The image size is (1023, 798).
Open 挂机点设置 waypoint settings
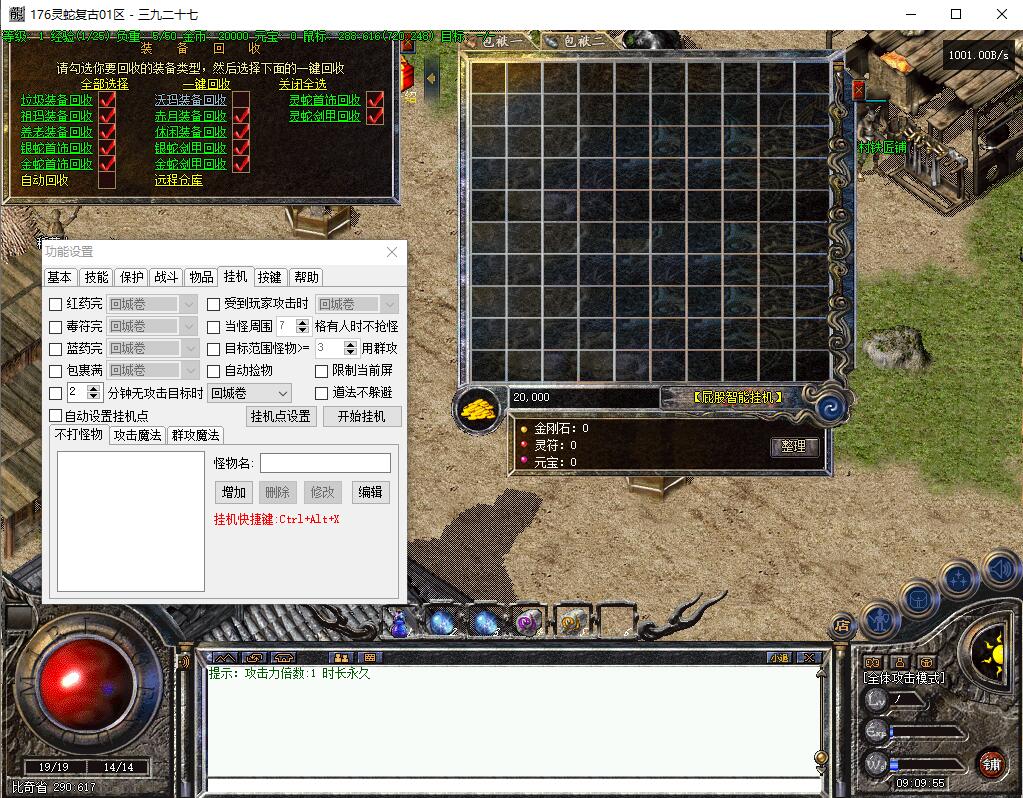coord(281,416)
